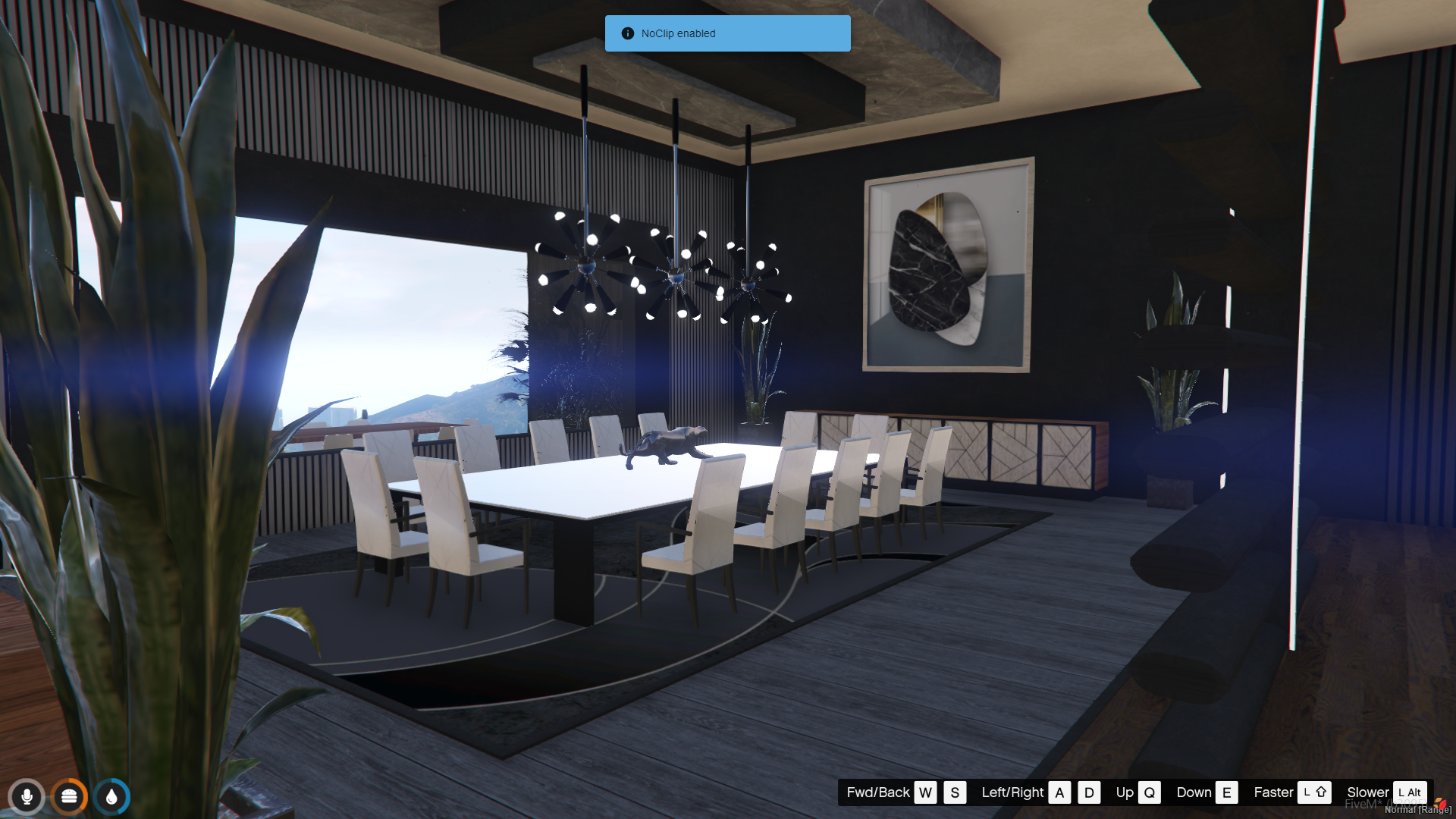Click the water drop thirst icon
Screen dimensions: 1456x819
click(112, 797)
